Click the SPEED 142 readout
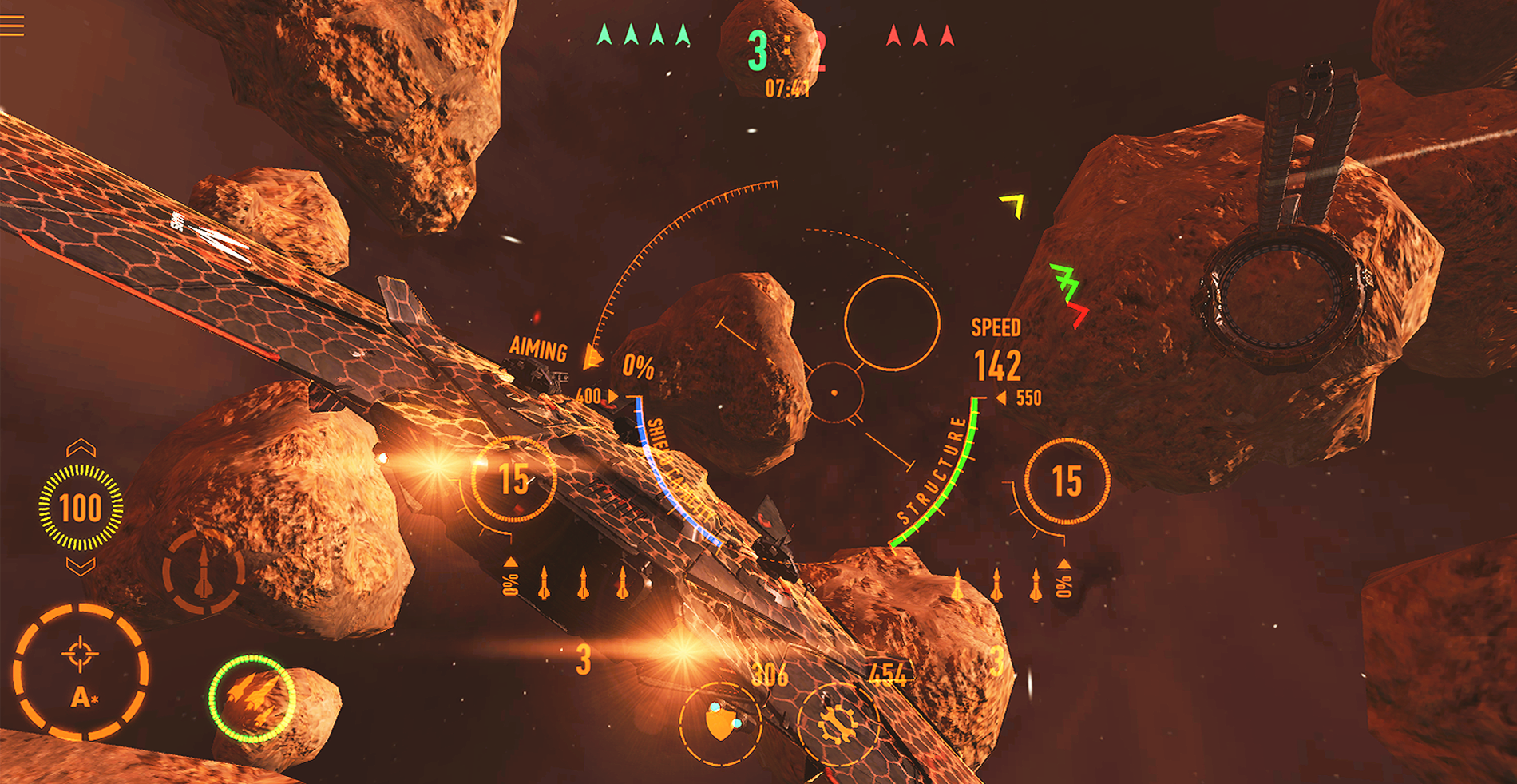The width and height of the screenshot is (1517, 784). coord(996,347)
